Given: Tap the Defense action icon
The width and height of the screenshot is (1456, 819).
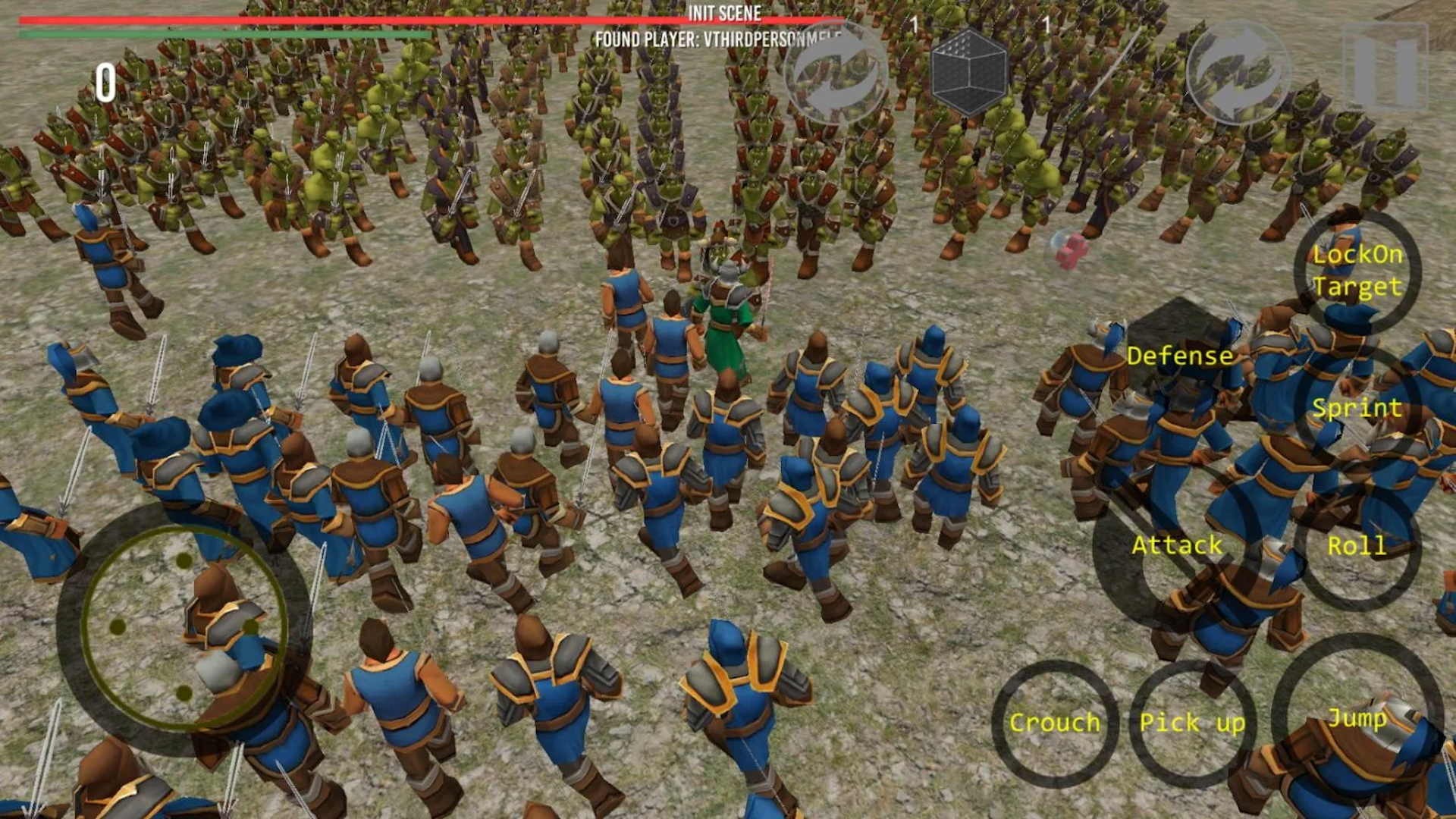Looking at the screenshot, I should [x=1180, y=355].
